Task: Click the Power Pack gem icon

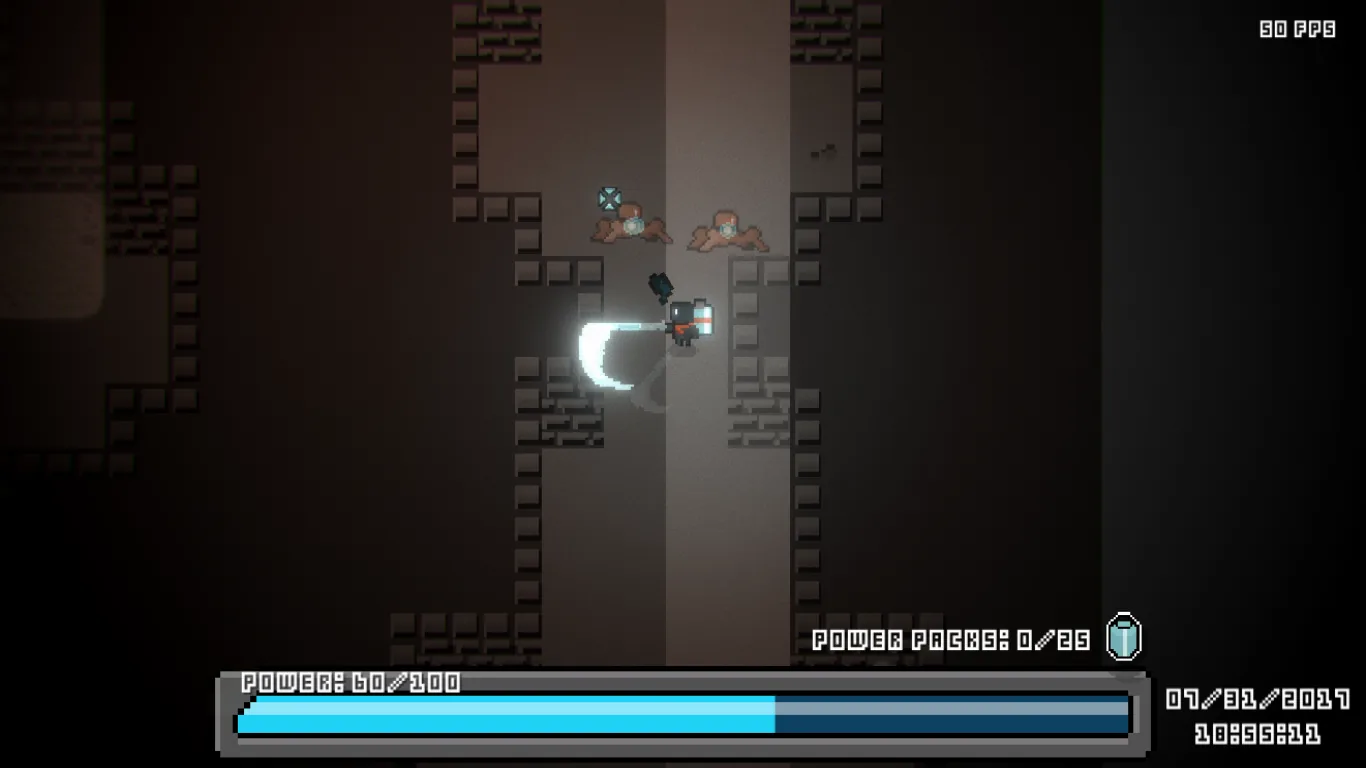Action: (x=1124, y=636)
